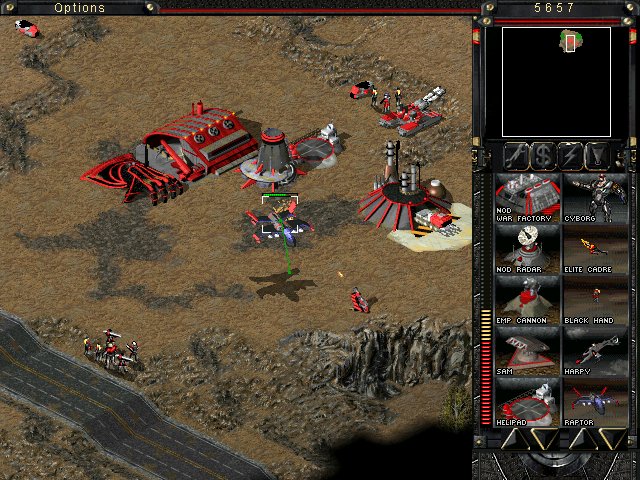640x480 pixels.
Task: Train a Black Hand soldier
Action: (595, 301)
